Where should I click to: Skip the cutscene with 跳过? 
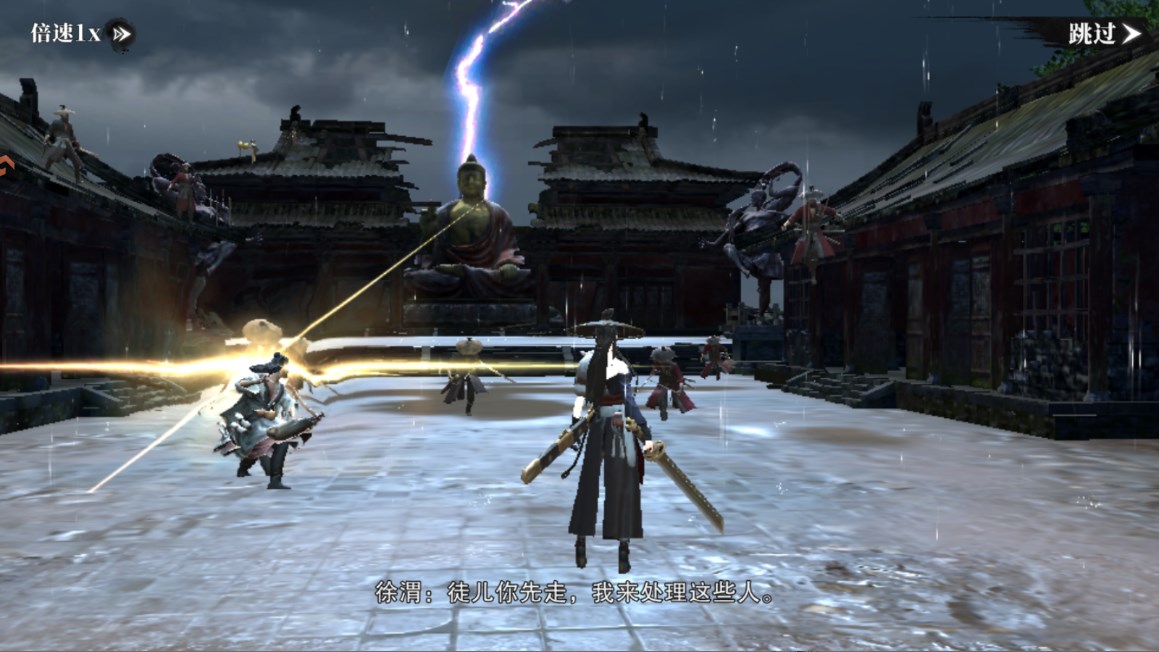tap(1102, 34)
